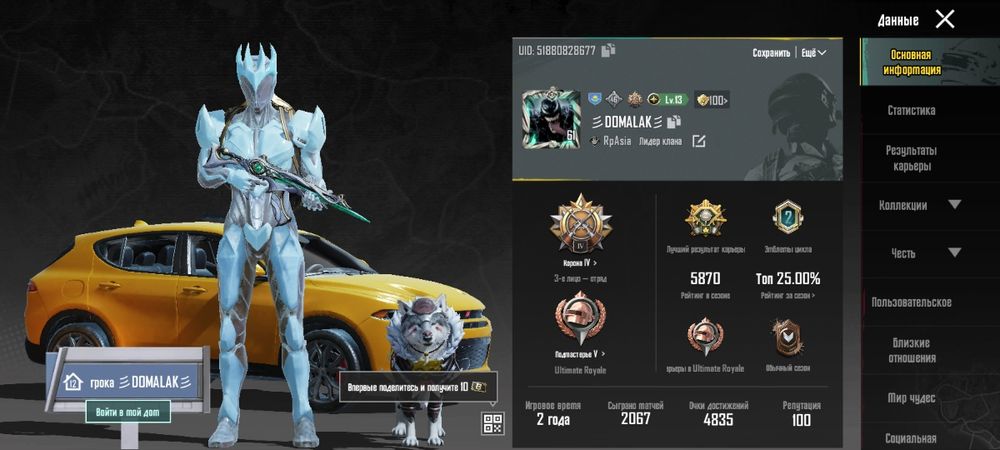1000x450 pixels.
Task: Open the Пользовательское tab
Action: (x=911, y=302)
